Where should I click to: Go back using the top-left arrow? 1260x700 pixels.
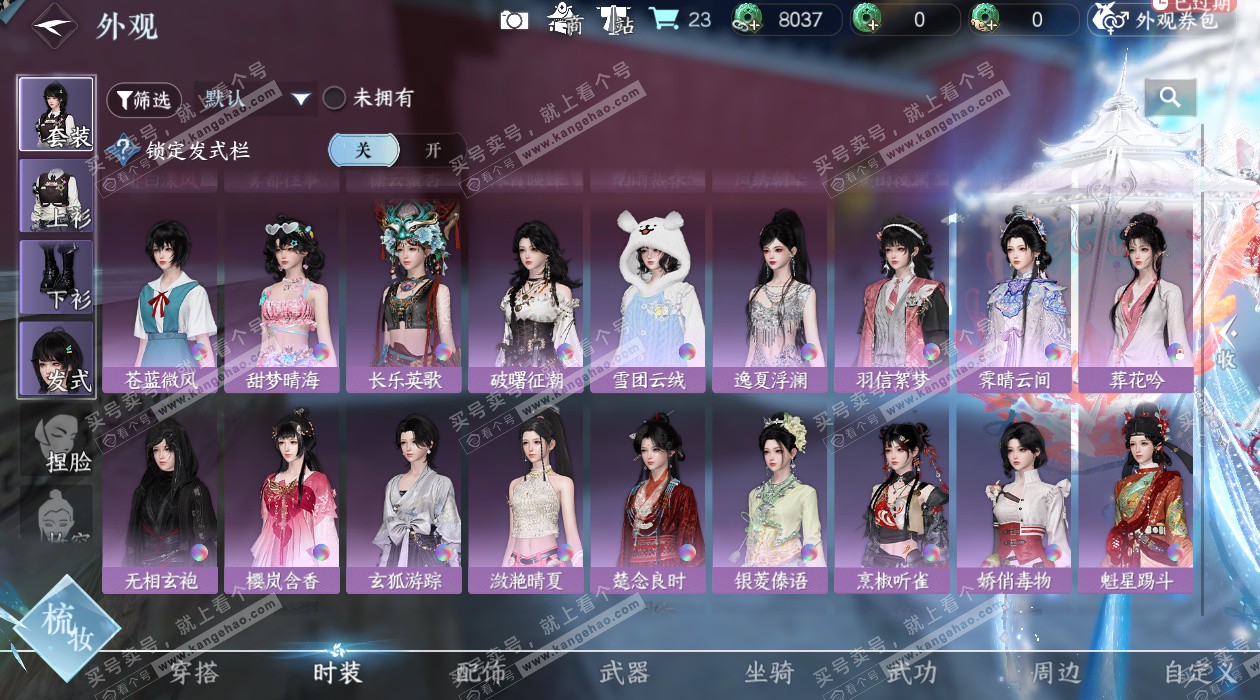click(54, 25)
